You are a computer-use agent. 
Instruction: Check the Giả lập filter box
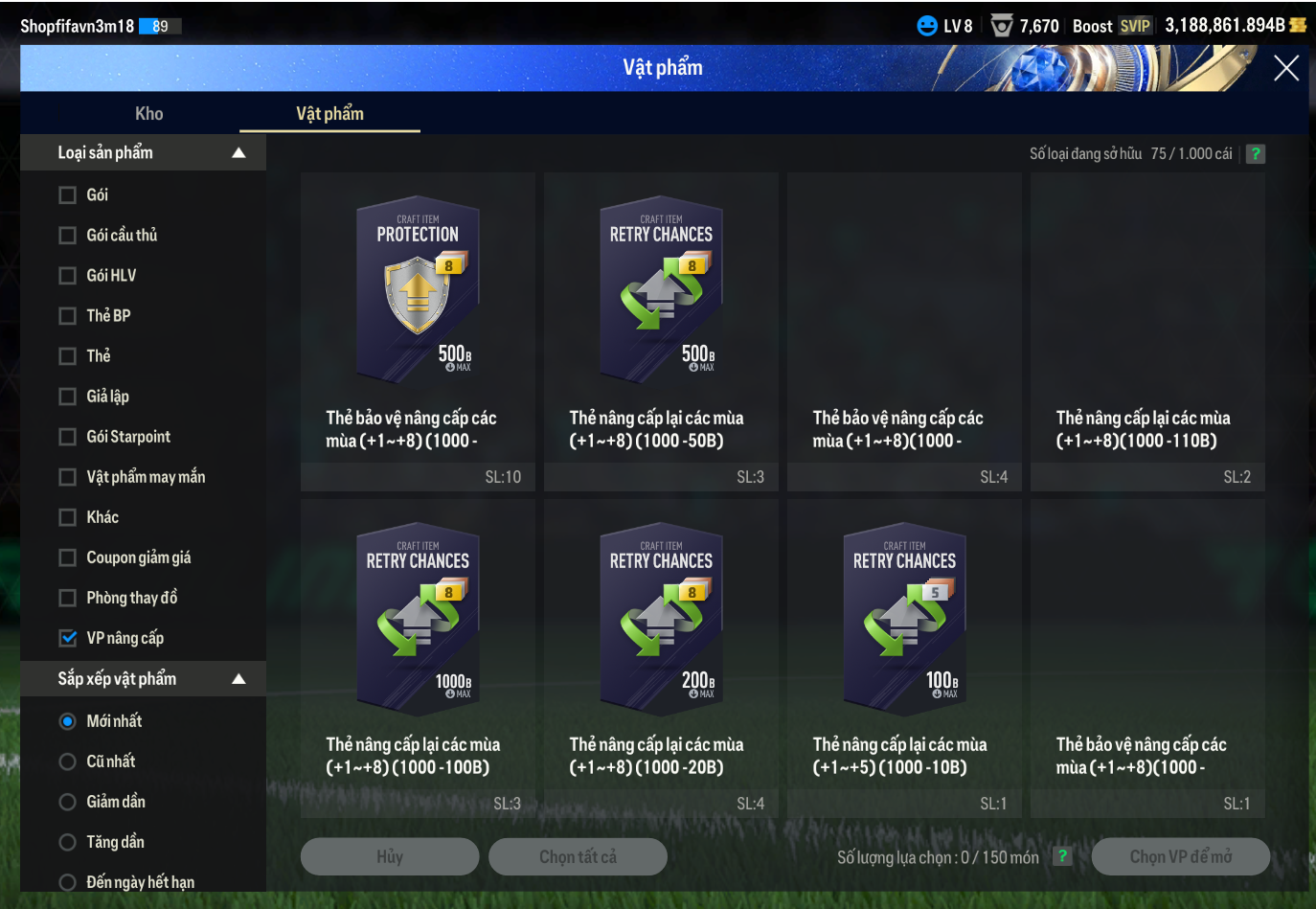68,397
